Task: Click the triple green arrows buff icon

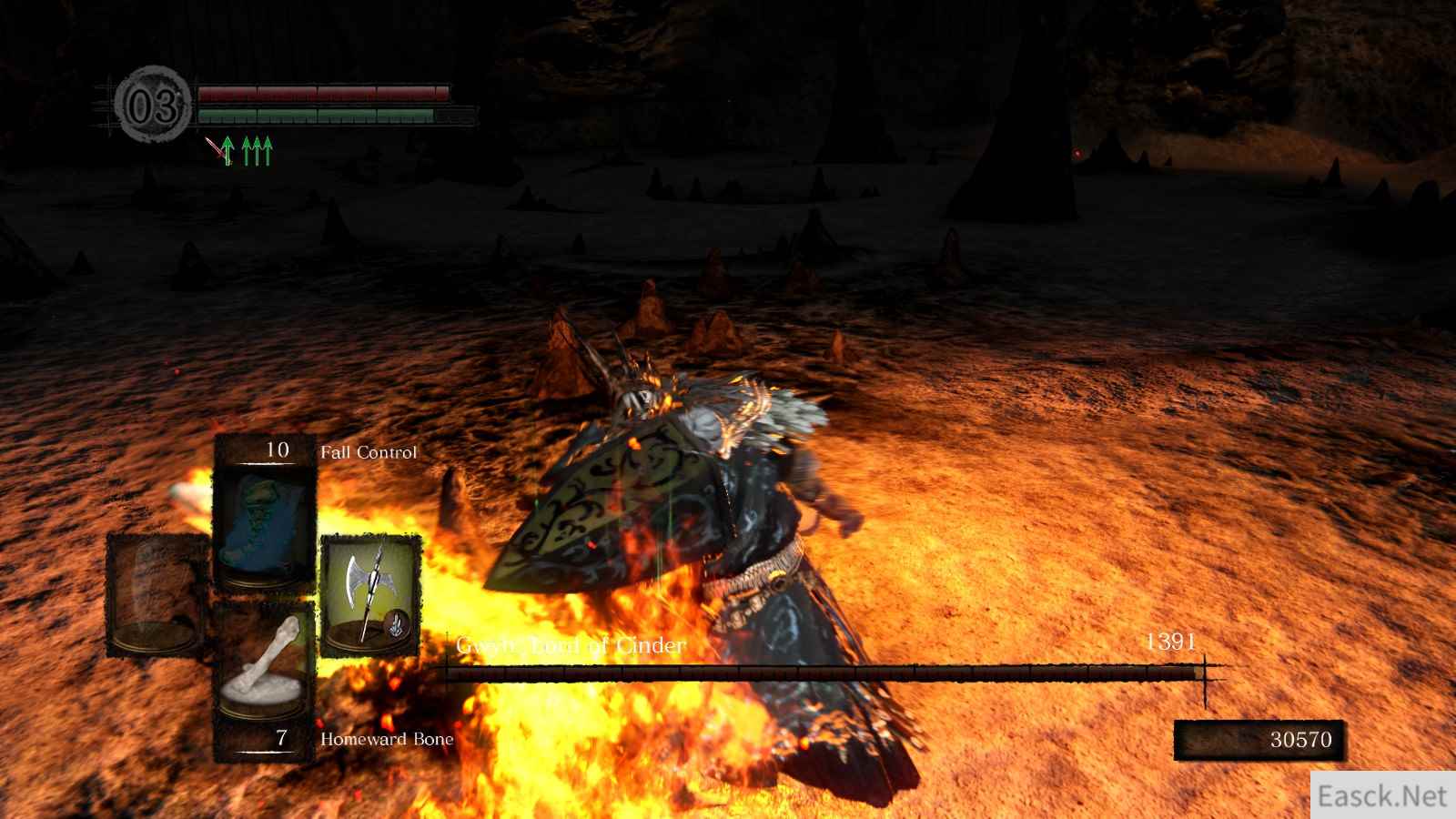Action: point(258,151)
